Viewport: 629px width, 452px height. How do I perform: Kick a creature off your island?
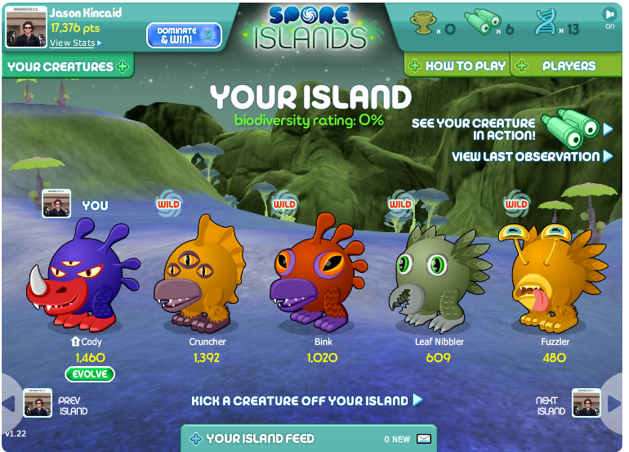[x=307, y=401]
